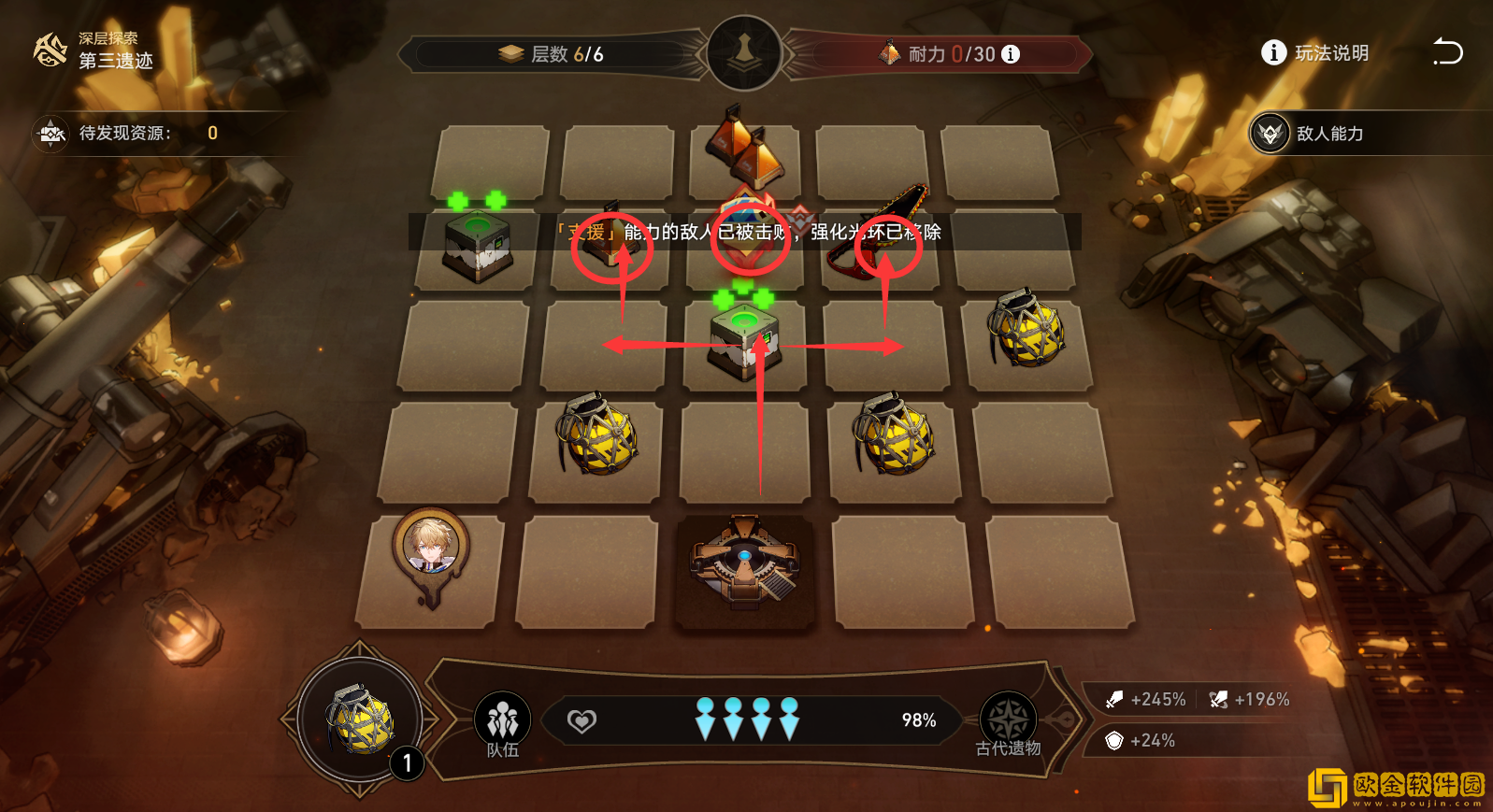Click the 待发现资源 resources tracker
The image size is (1493, 812).
click(x=126, y=134)
